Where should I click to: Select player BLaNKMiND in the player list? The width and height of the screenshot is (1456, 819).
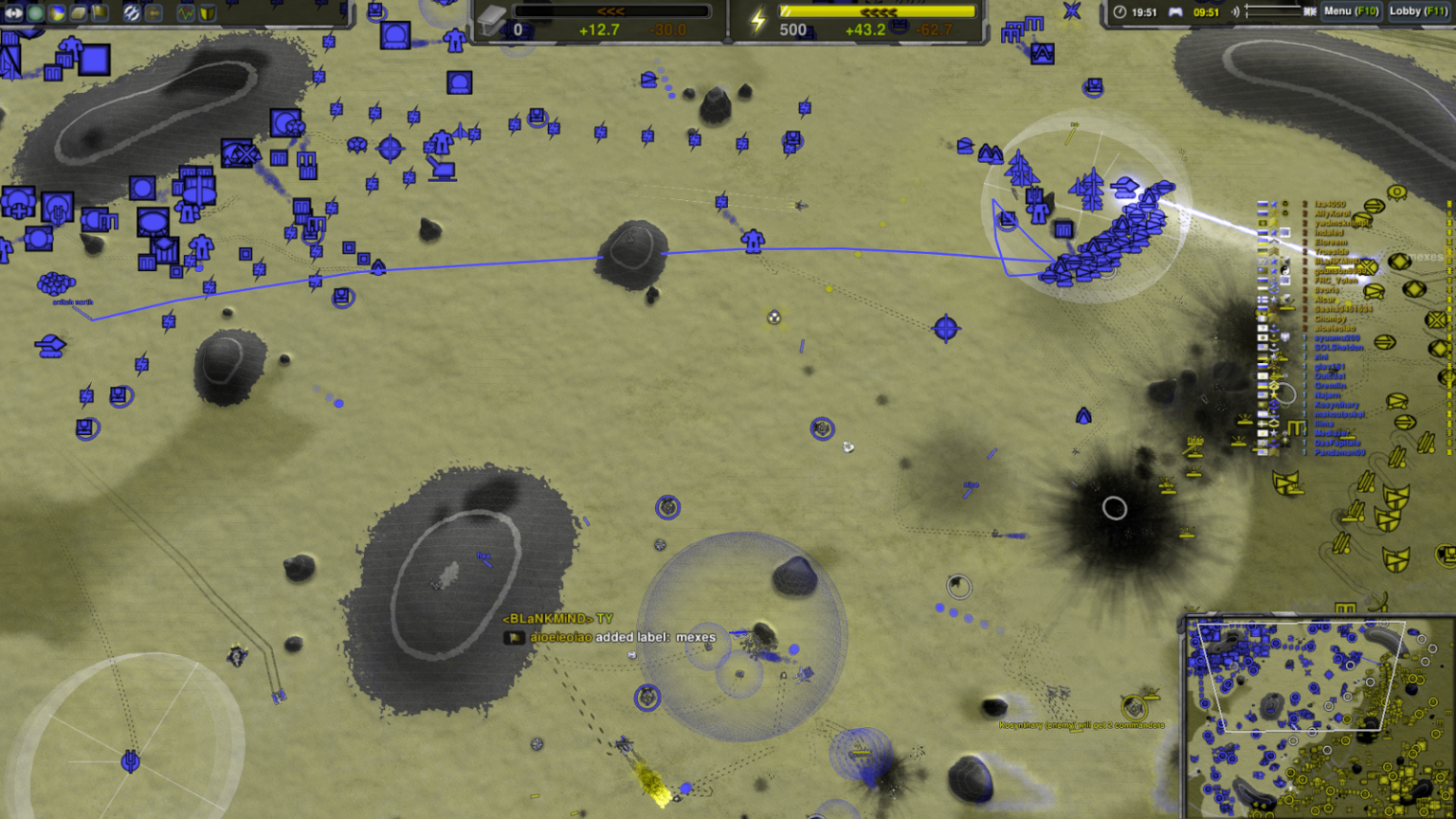click(1337, 260)
